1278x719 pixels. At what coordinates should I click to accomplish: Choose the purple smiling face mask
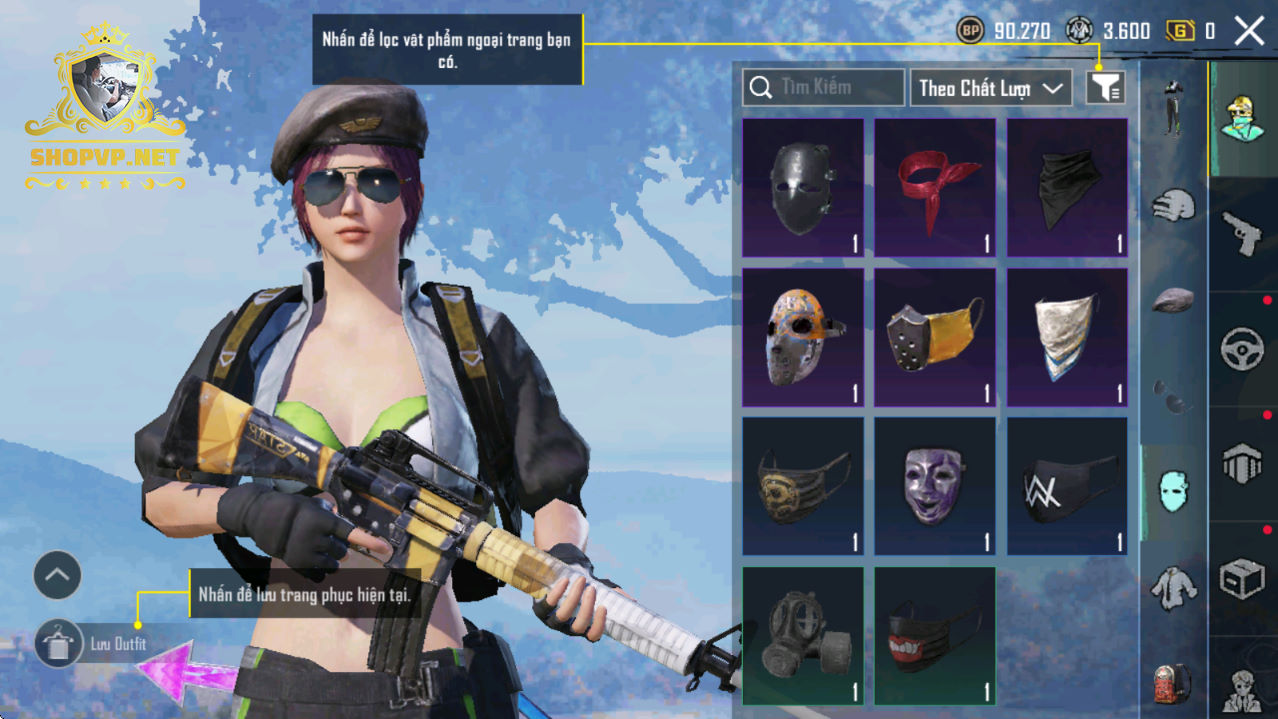935,486
